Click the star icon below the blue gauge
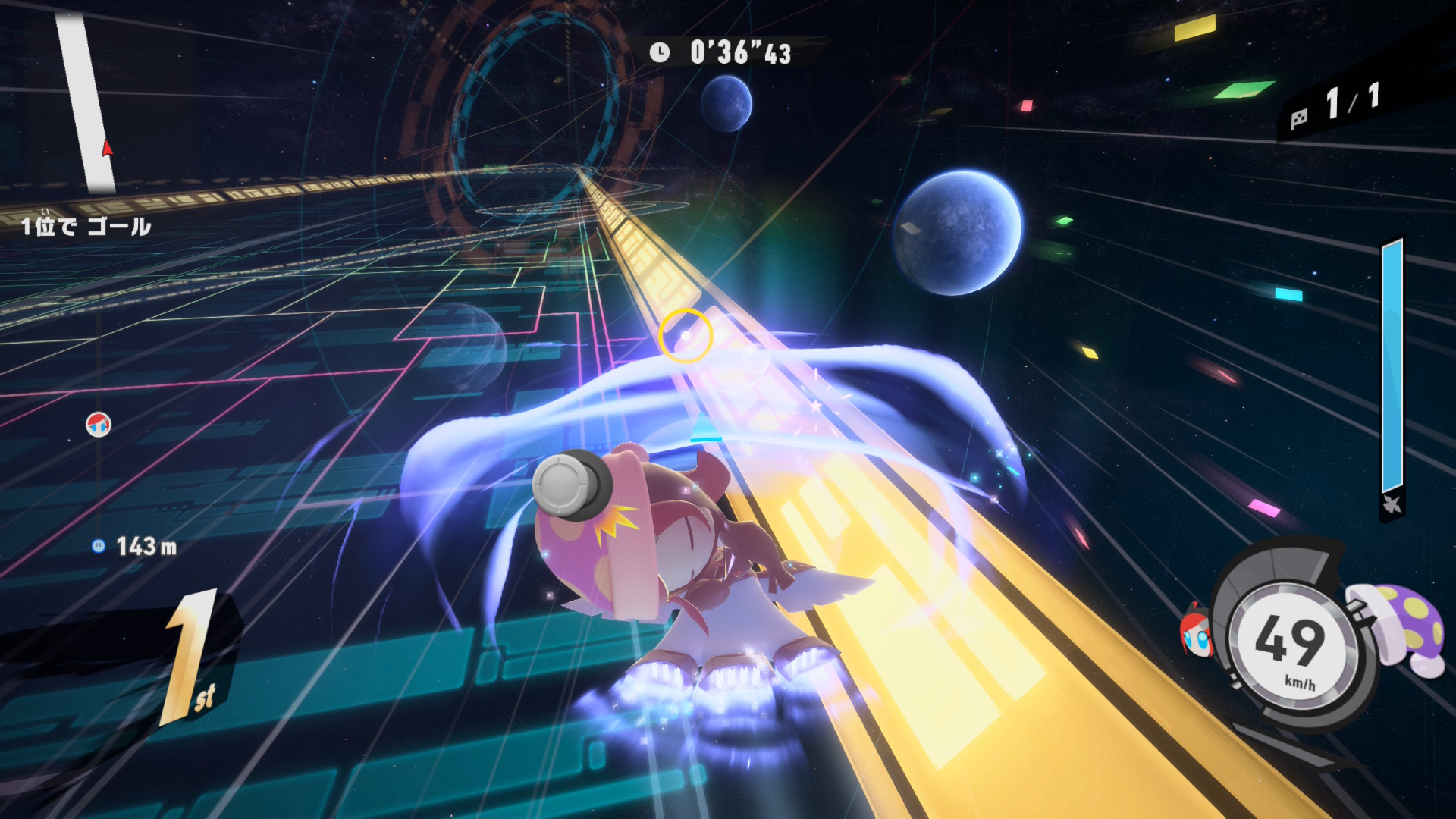 pyautogui.click(x=1392, y=504)
